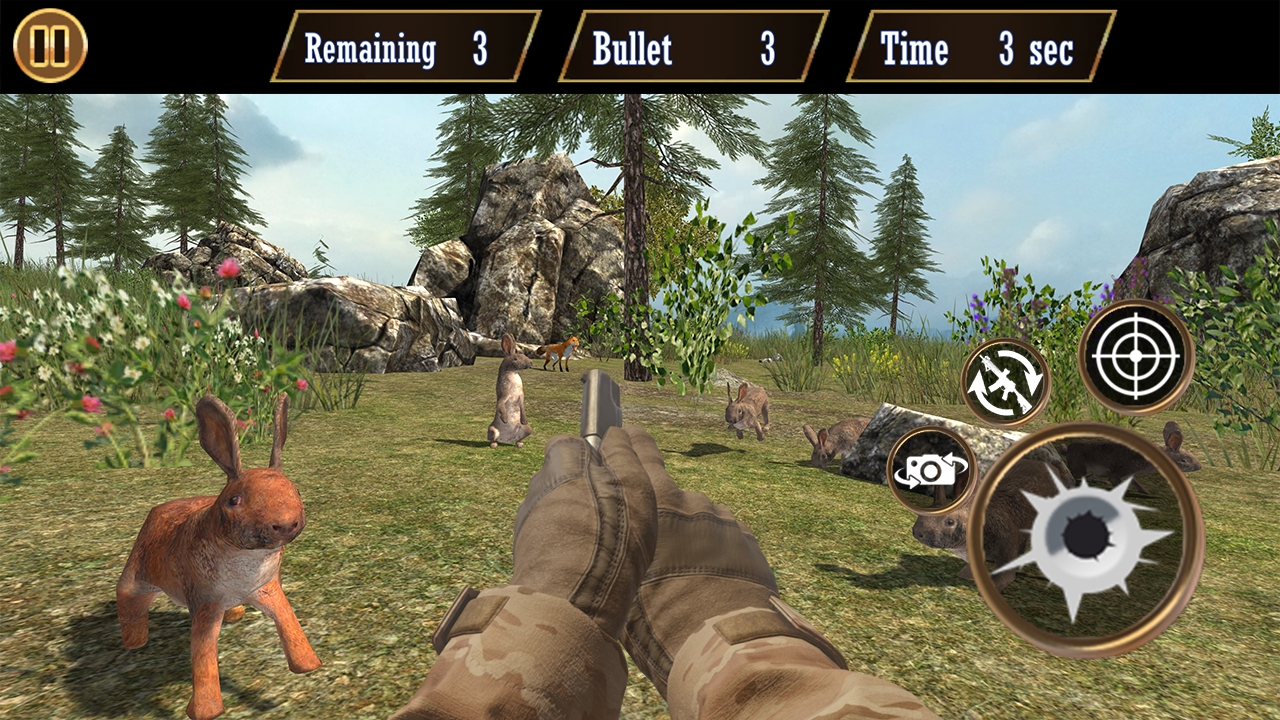Click the Bullet count display
This screenshot has height=720, width=1280.
click(x=690, y=45)
